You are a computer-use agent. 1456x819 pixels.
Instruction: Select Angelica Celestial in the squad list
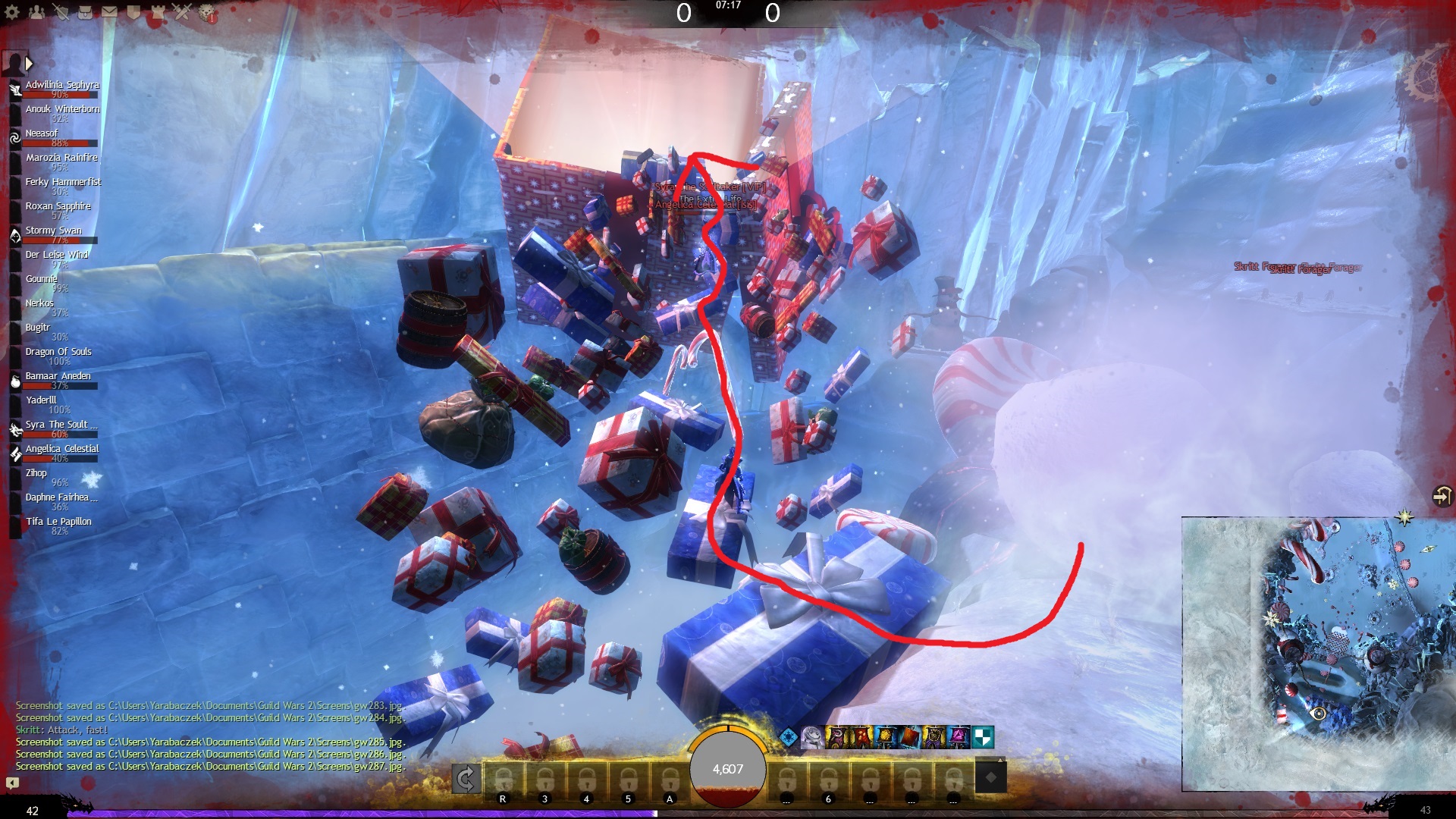pos(61,449)
